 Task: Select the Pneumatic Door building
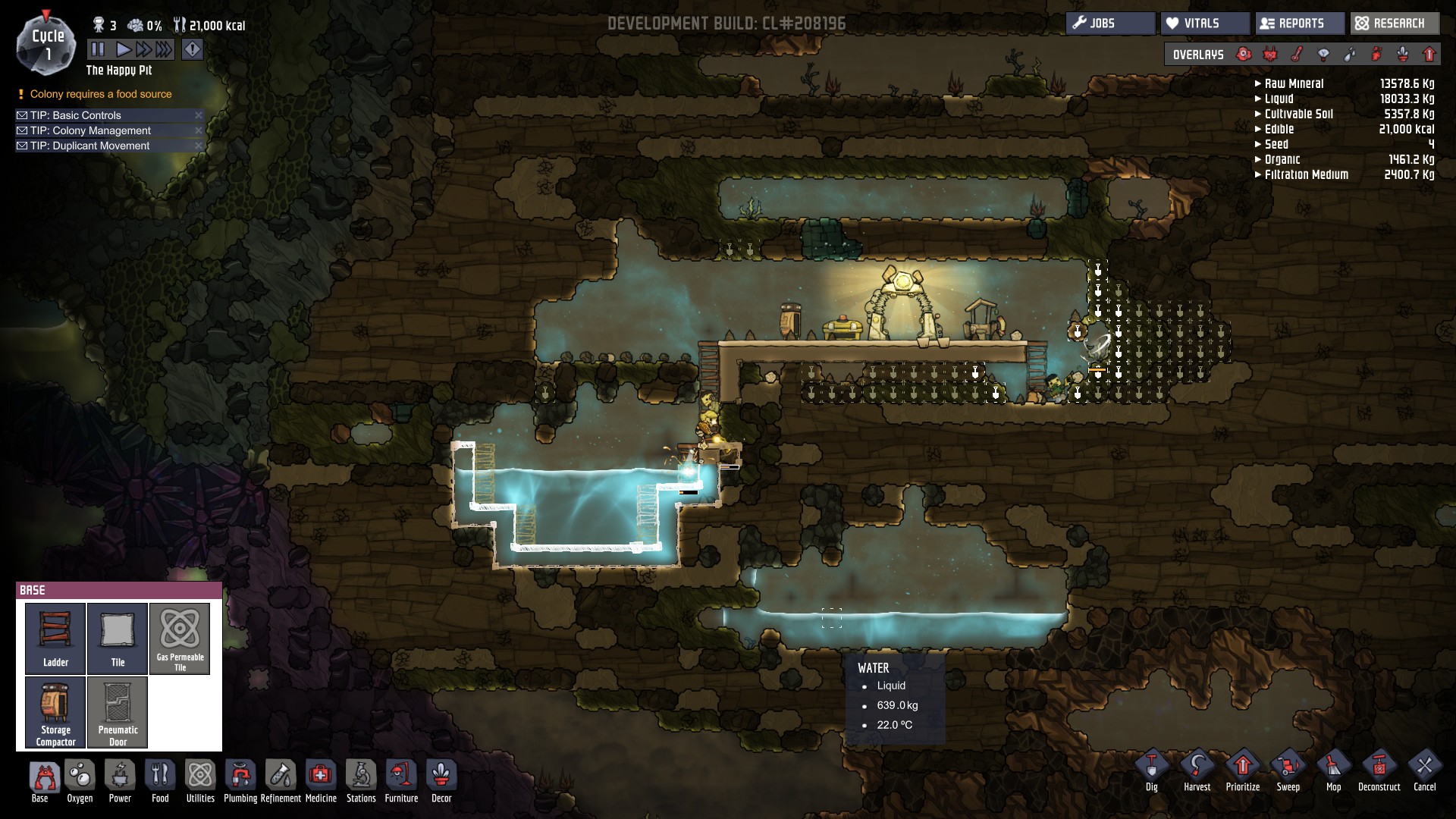[118, 711]
